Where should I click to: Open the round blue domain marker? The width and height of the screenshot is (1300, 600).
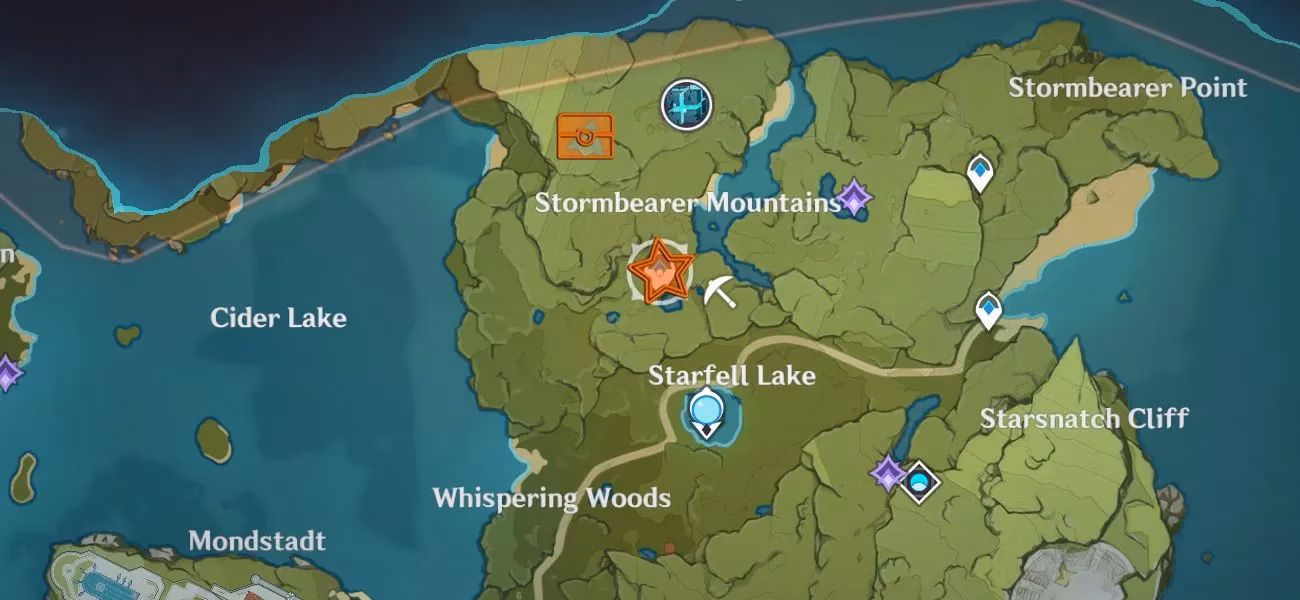tap(686, 105)
